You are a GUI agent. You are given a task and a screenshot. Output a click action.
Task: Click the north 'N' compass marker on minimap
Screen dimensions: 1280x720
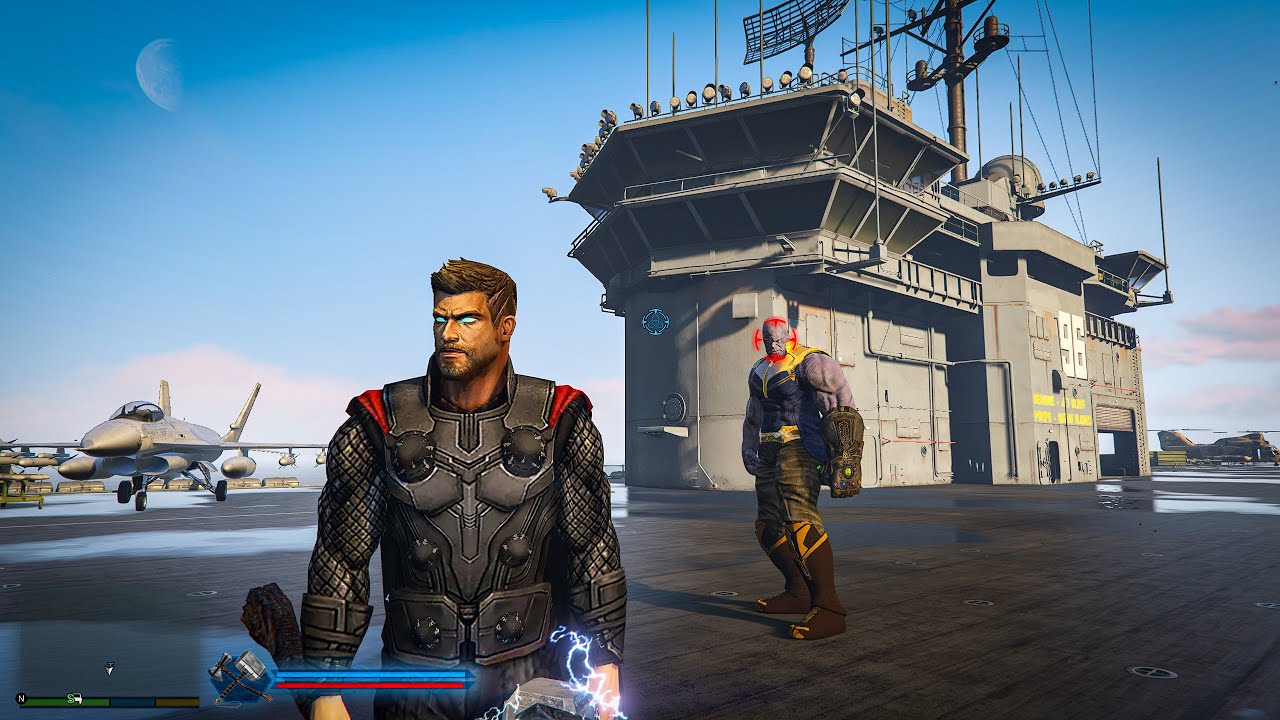[21, 699]
